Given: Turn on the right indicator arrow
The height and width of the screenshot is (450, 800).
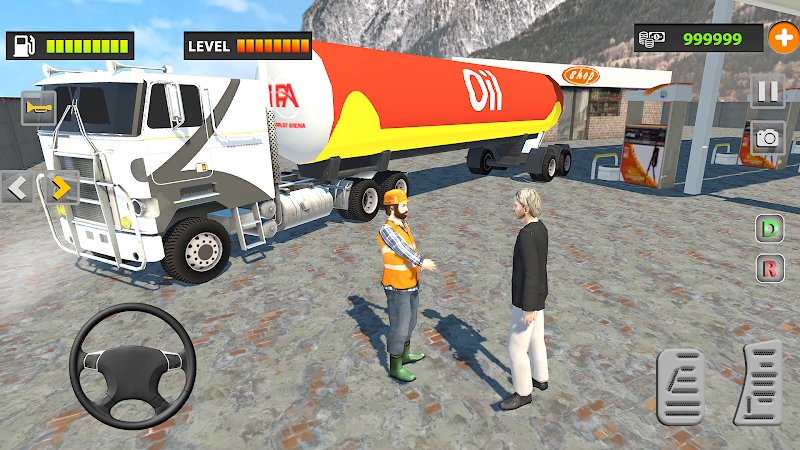Looking at the screenshot, I should 60,187.
